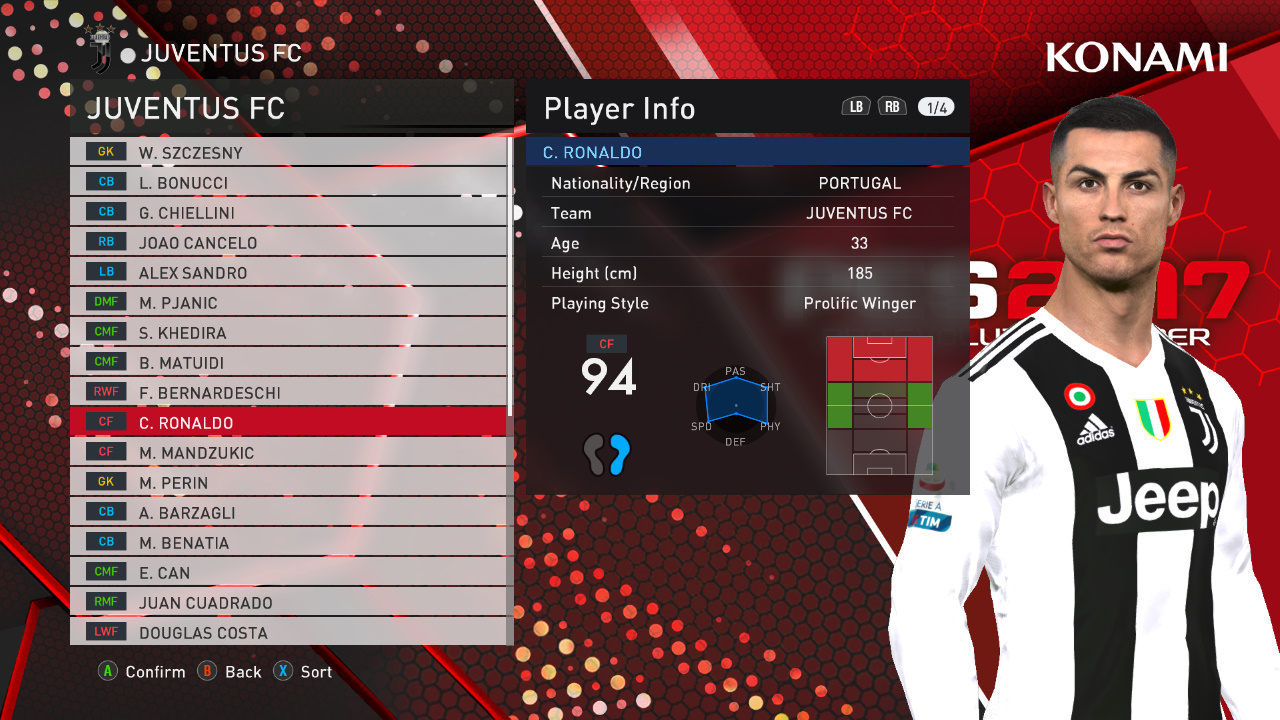The height and width of the screenshot is (720, 1280).
Task: Select Juan Cuadrado's row
Action: pos(288,602)
